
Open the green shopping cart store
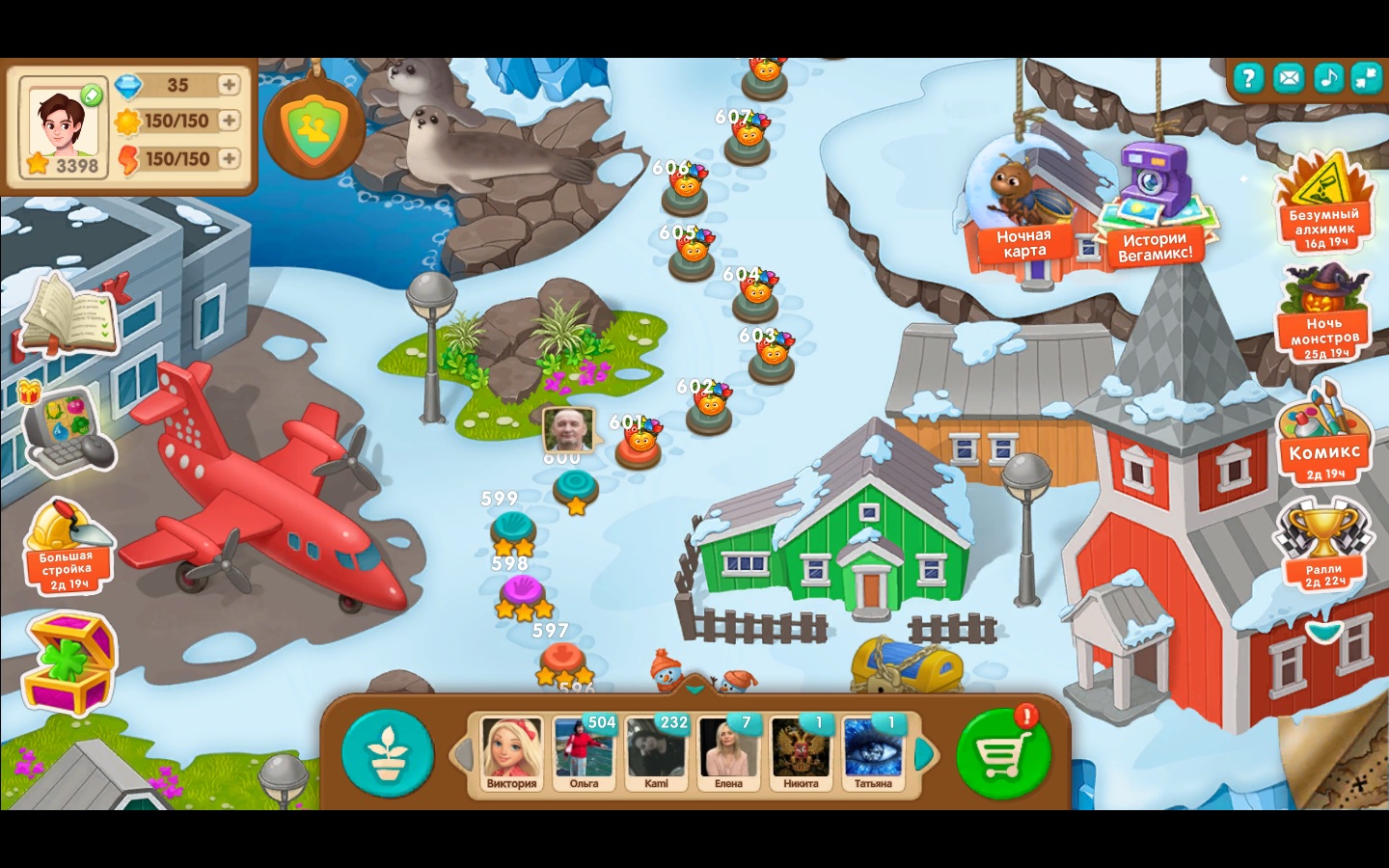(1002, 753)
